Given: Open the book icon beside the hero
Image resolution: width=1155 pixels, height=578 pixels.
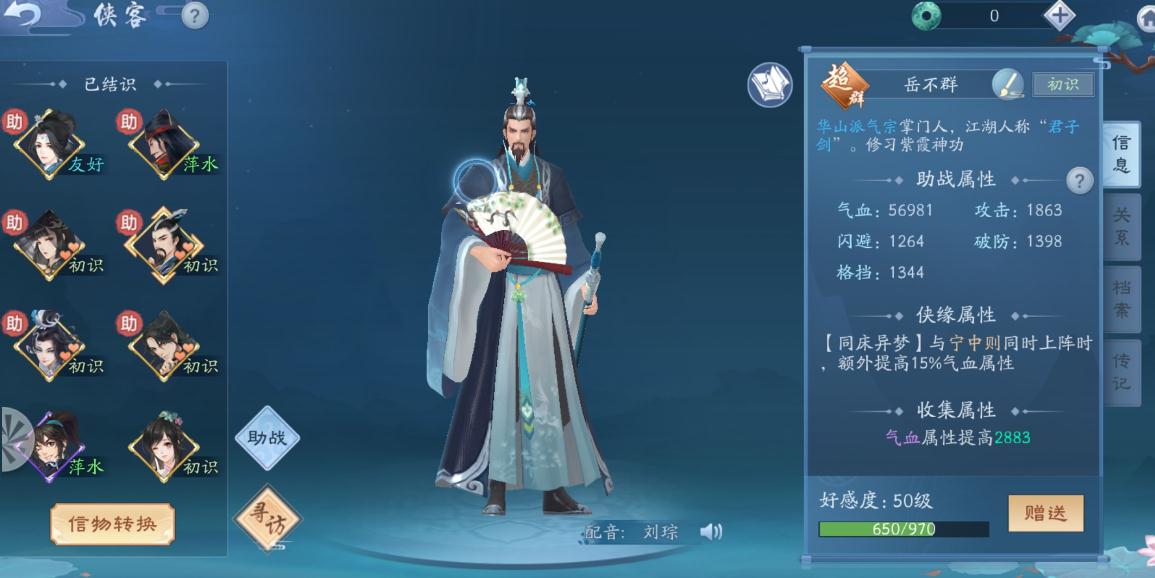Looking at the screenshot, I should point(770,85).
